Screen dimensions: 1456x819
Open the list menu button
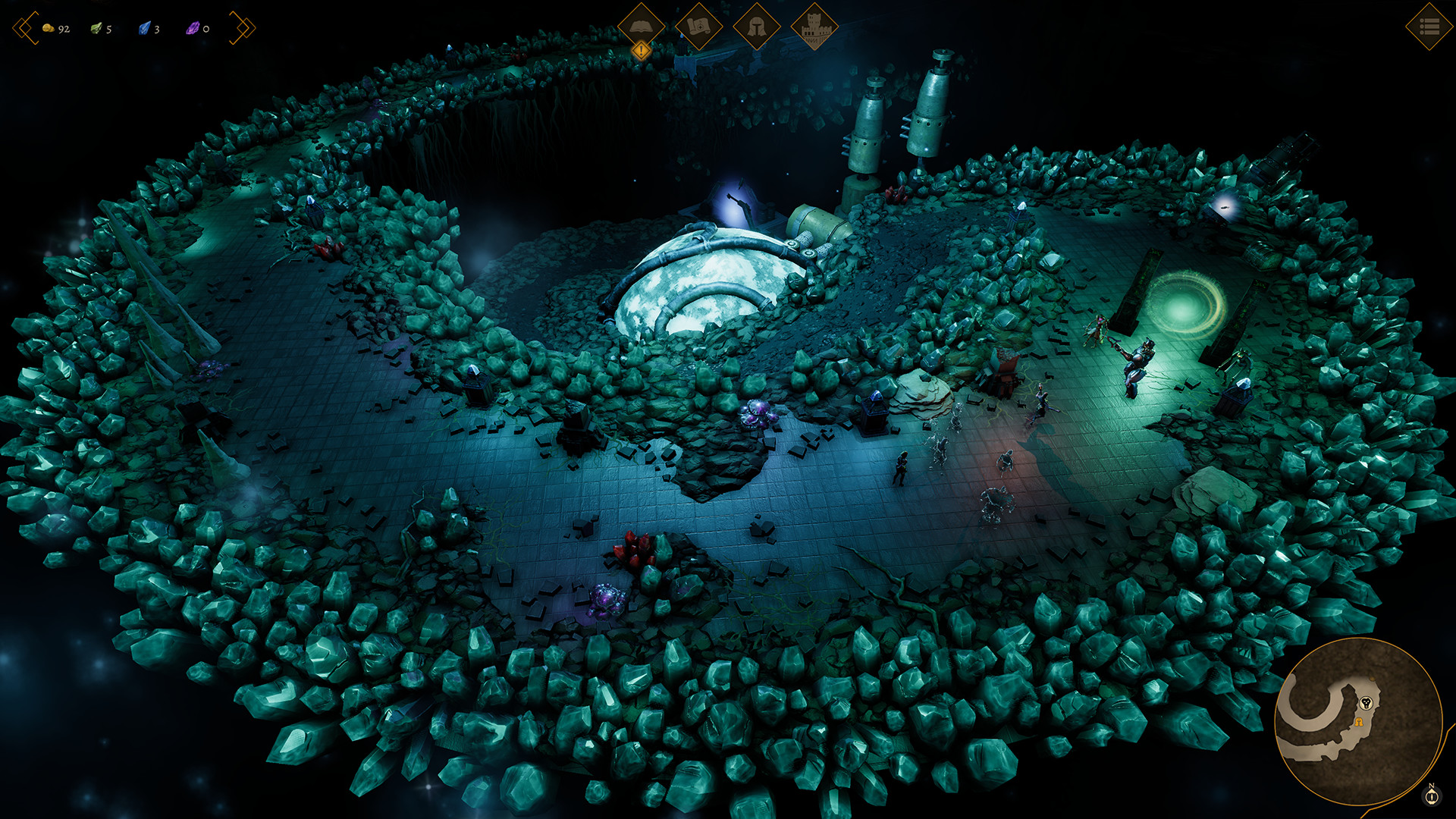tap(1429, 27)
